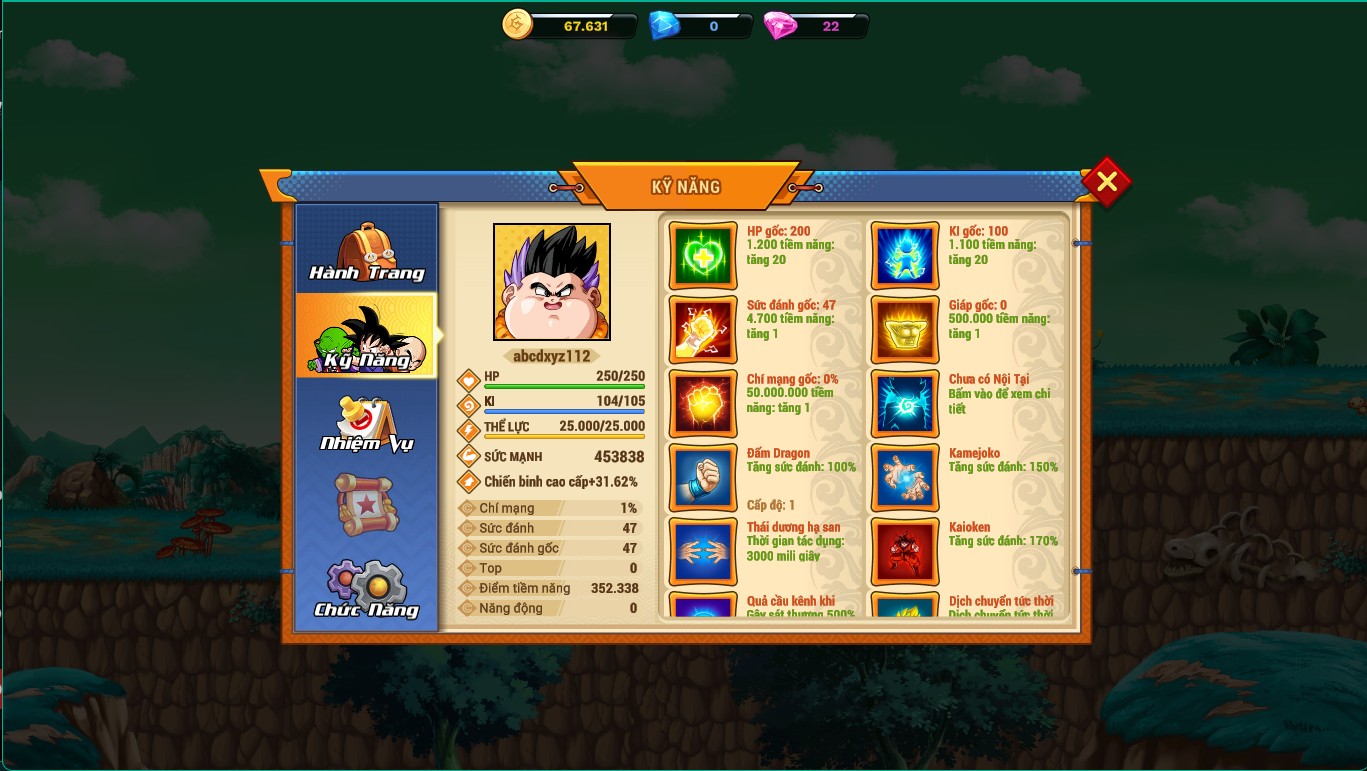Click the Giáp gốc golden armor icon

click(x=905, y=330)
